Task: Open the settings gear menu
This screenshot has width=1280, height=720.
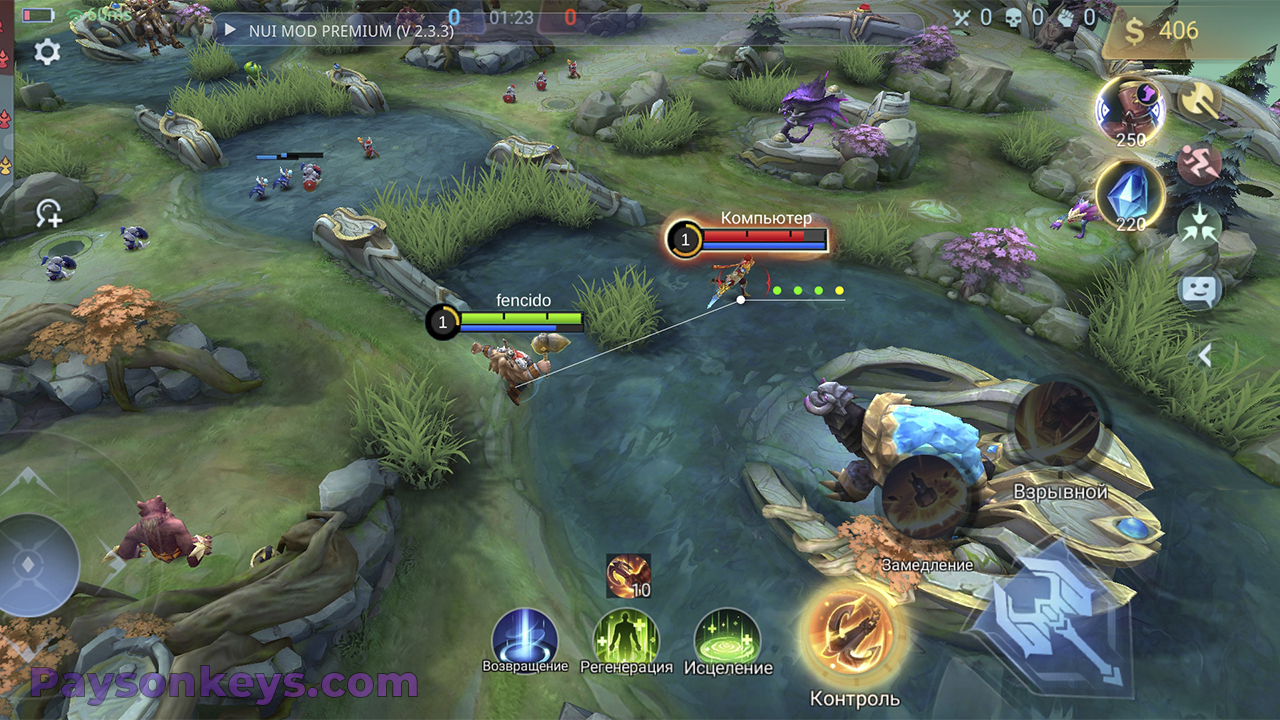Action: pos(47,53)
